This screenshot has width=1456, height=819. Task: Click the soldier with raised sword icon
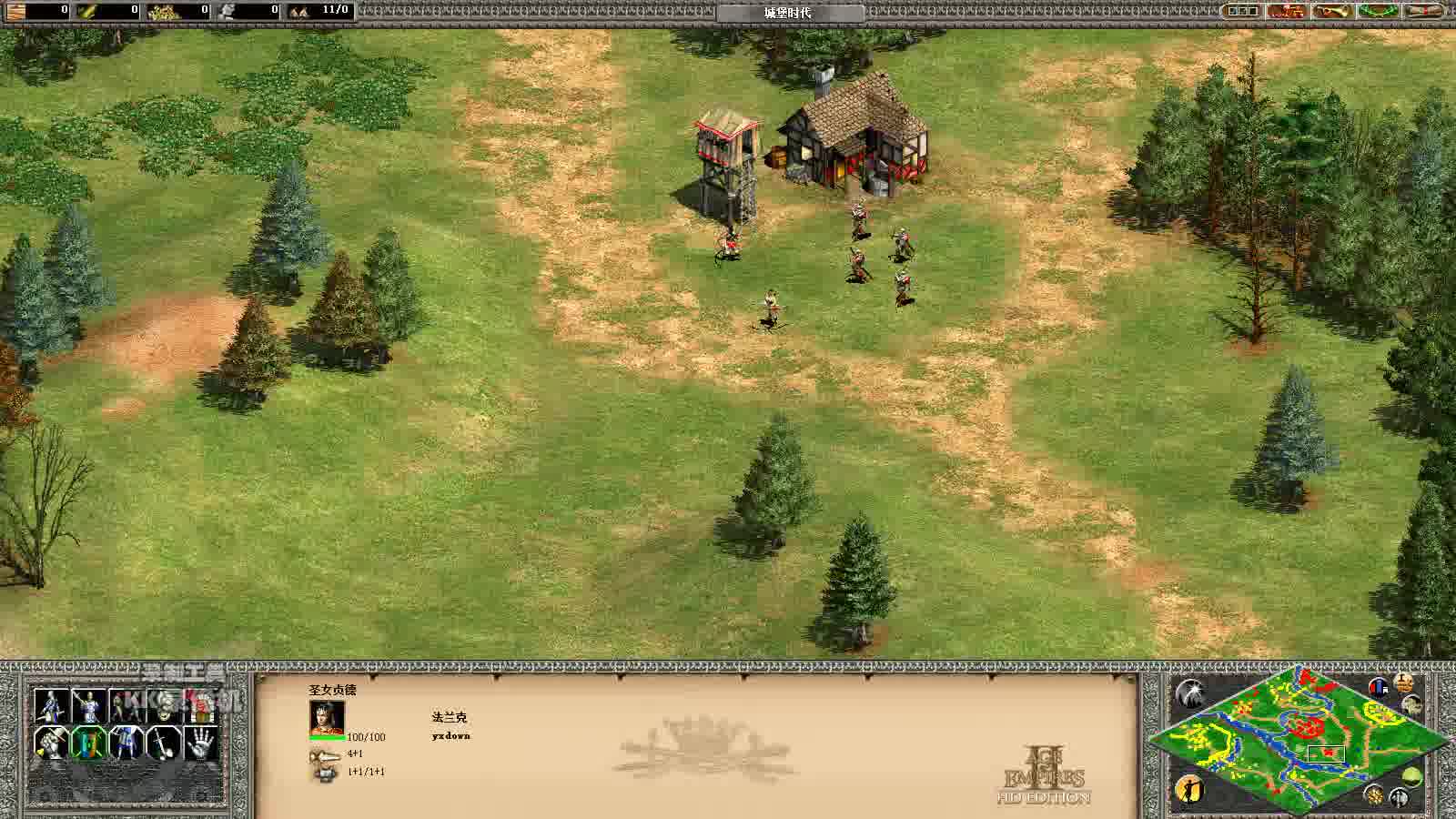pyautogui.click(x=88, y=705)
